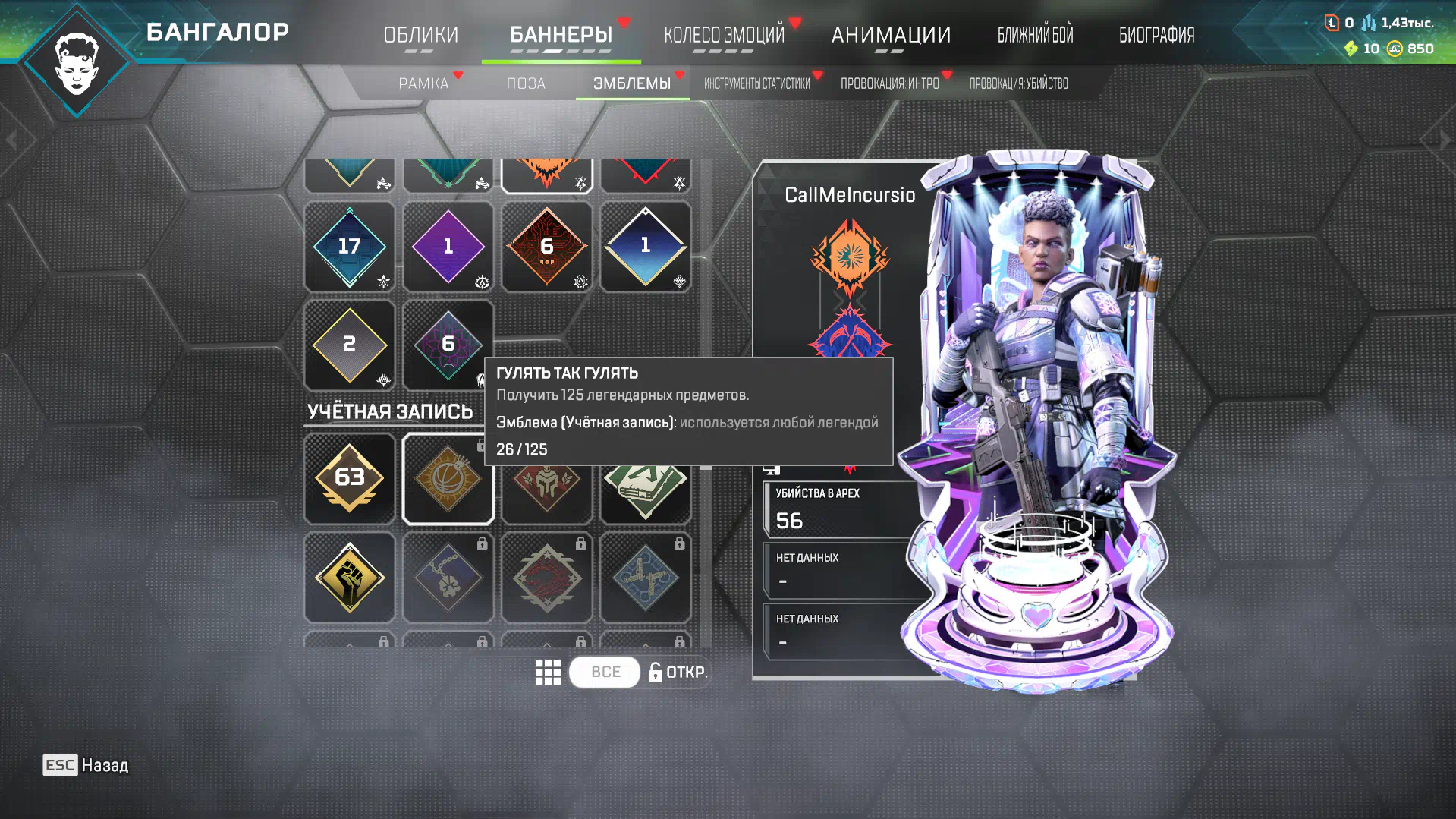Viewport: 1456px width, 819px height.
Task: Click the grid view icon
Action: click(x=548, y=672)
